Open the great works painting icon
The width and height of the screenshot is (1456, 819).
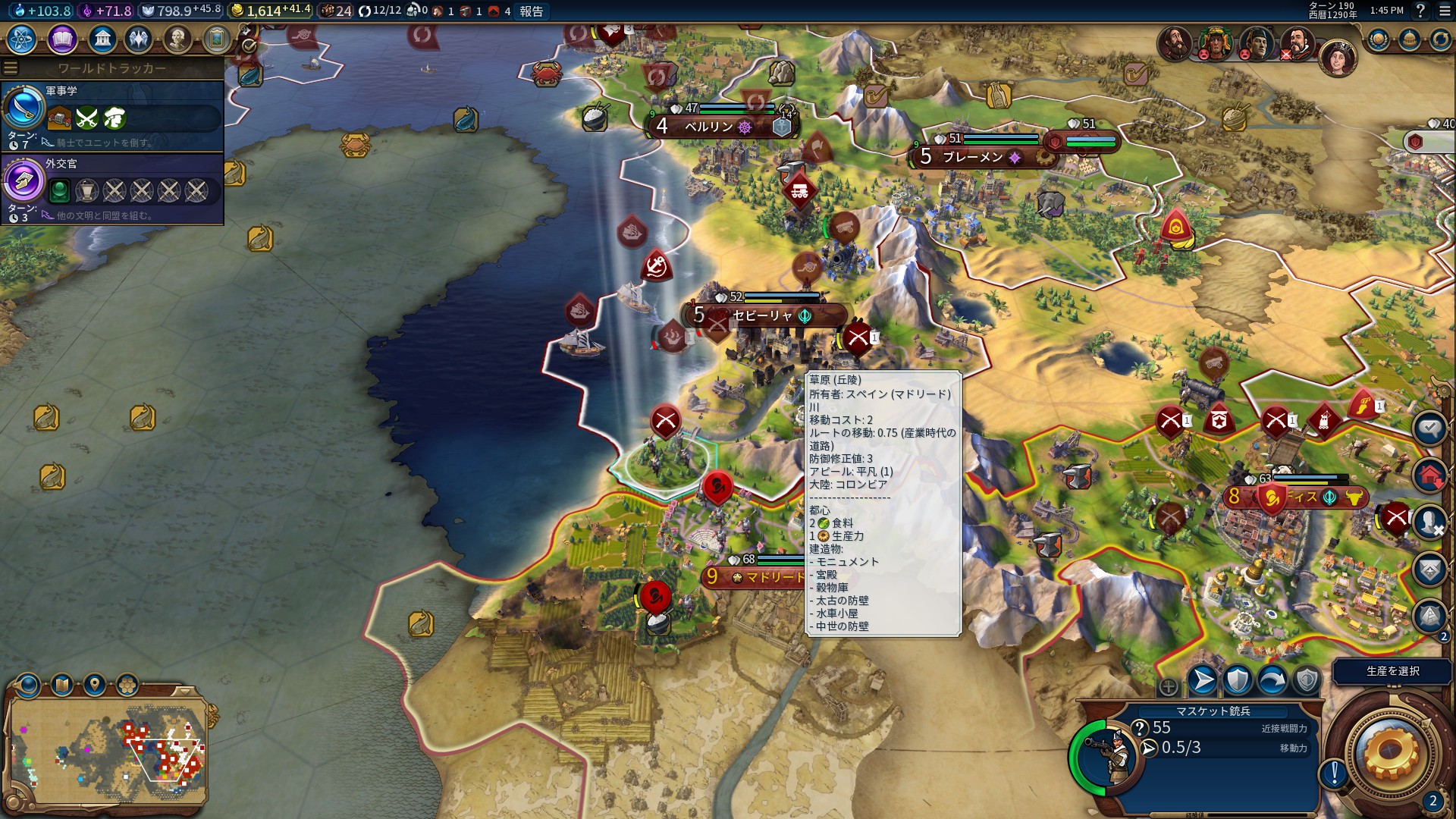(x=216, y=39)
